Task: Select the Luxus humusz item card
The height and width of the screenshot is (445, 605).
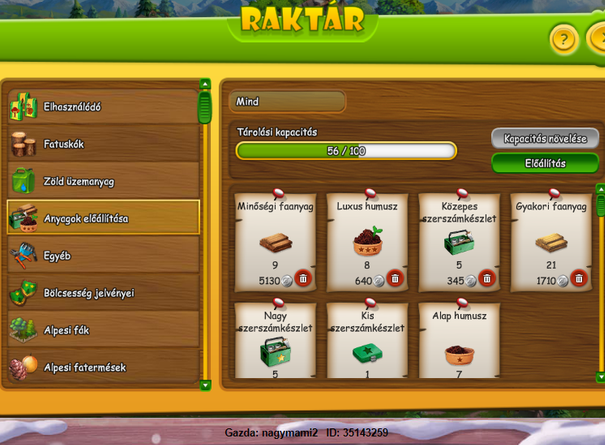Action: tap(367, 240)
